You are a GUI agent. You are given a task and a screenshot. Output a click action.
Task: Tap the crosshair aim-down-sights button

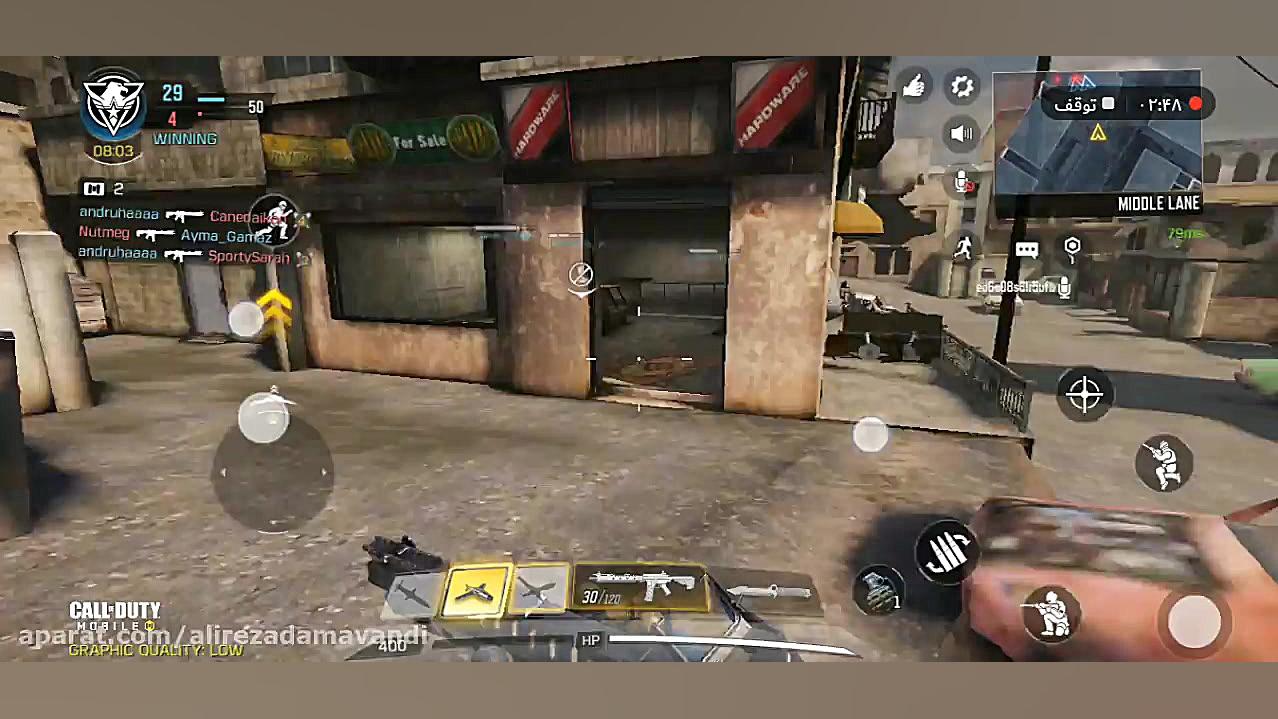tap(1085, 394)
